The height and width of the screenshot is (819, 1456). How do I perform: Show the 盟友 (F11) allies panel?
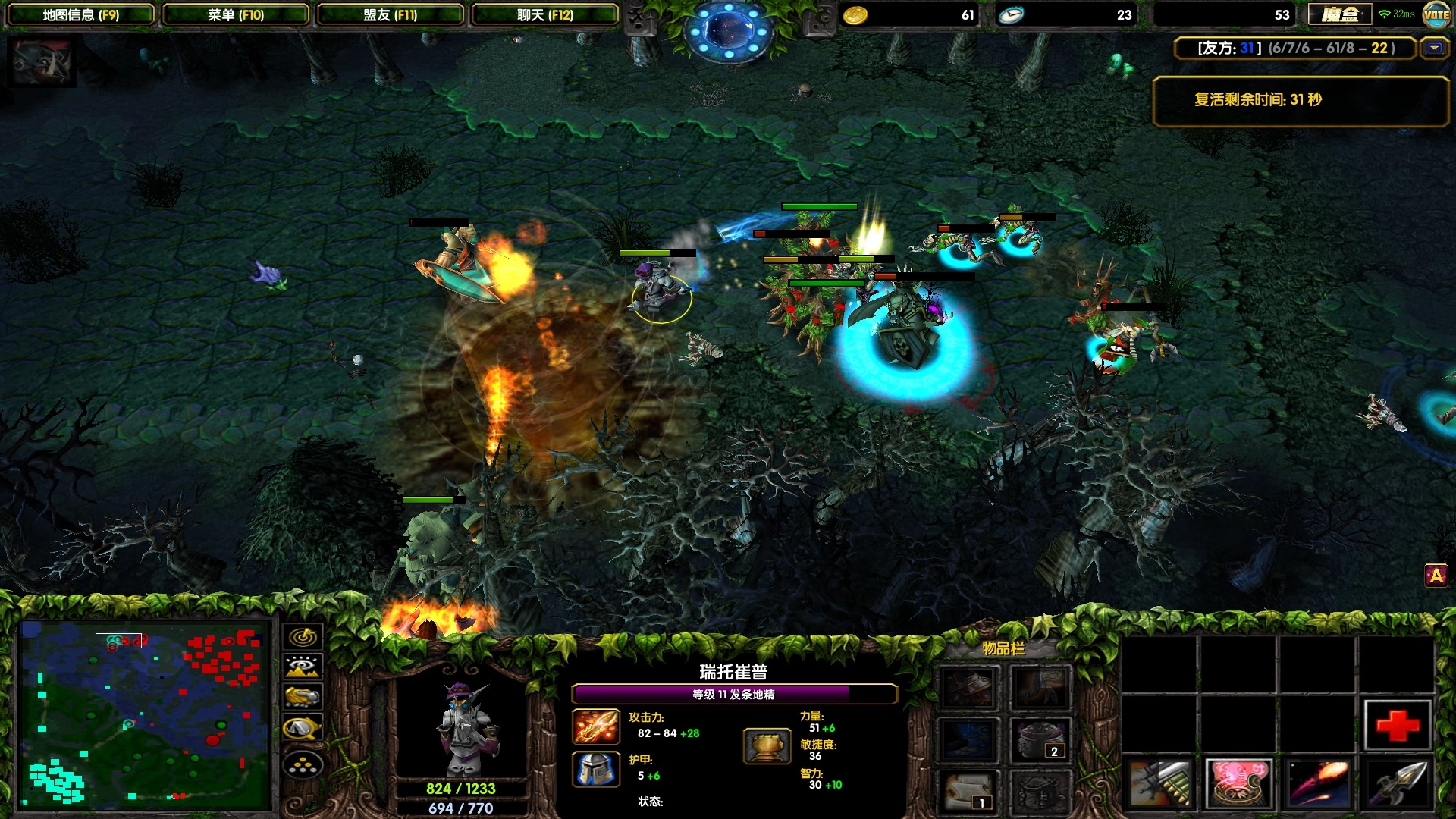pos(390,14)
